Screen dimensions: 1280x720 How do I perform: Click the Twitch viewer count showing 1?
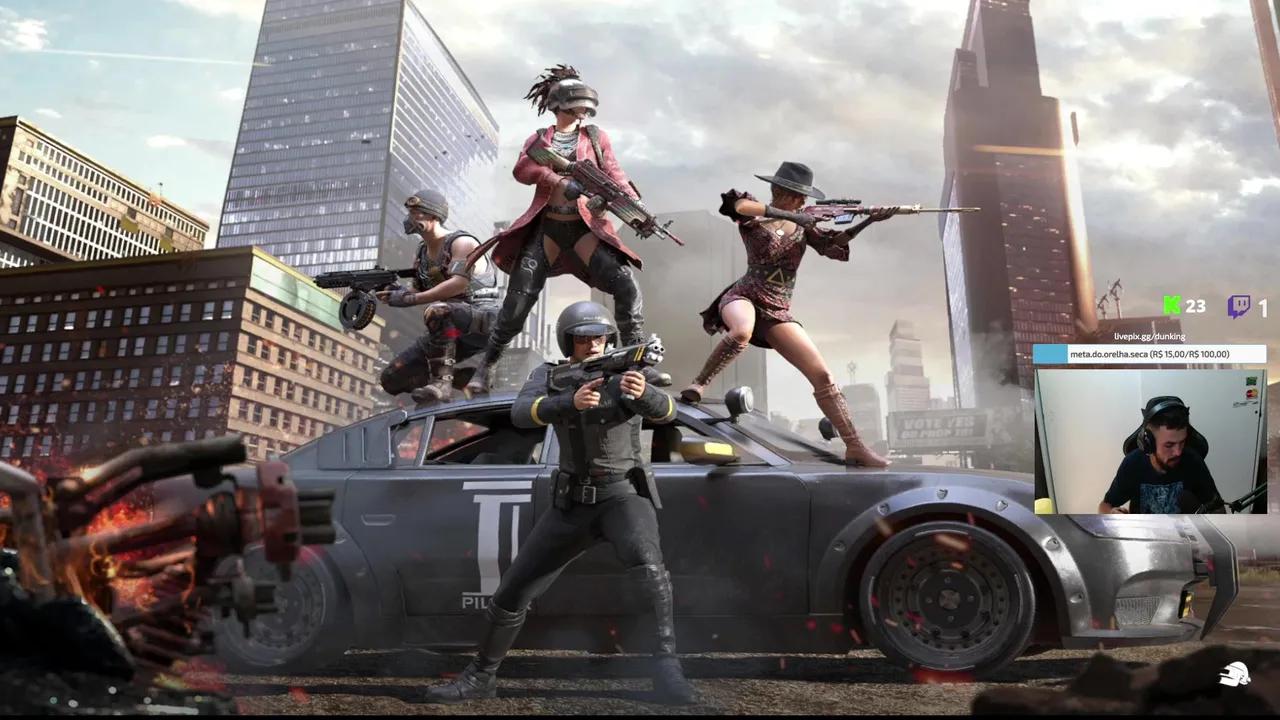click(x=1263, y=306)
